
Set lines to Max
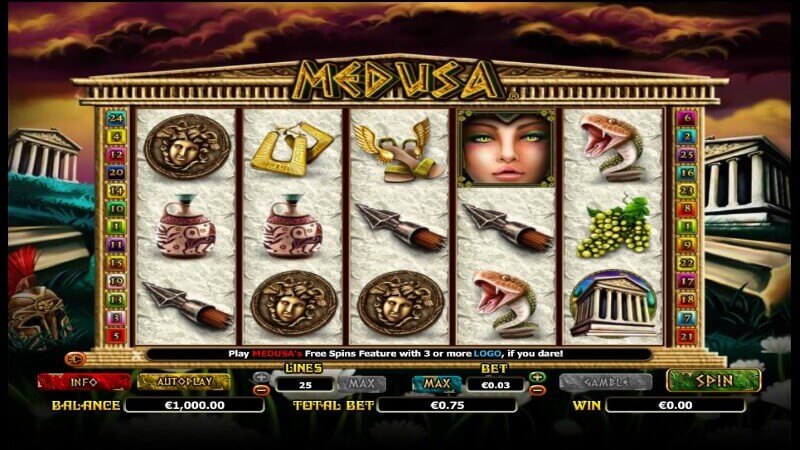tap(360, 383)
